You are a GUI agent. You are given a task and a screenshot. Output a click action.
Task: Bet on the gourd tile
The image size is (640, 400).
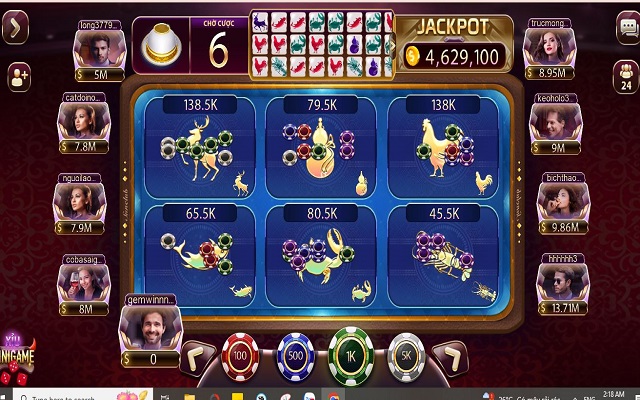321,148
